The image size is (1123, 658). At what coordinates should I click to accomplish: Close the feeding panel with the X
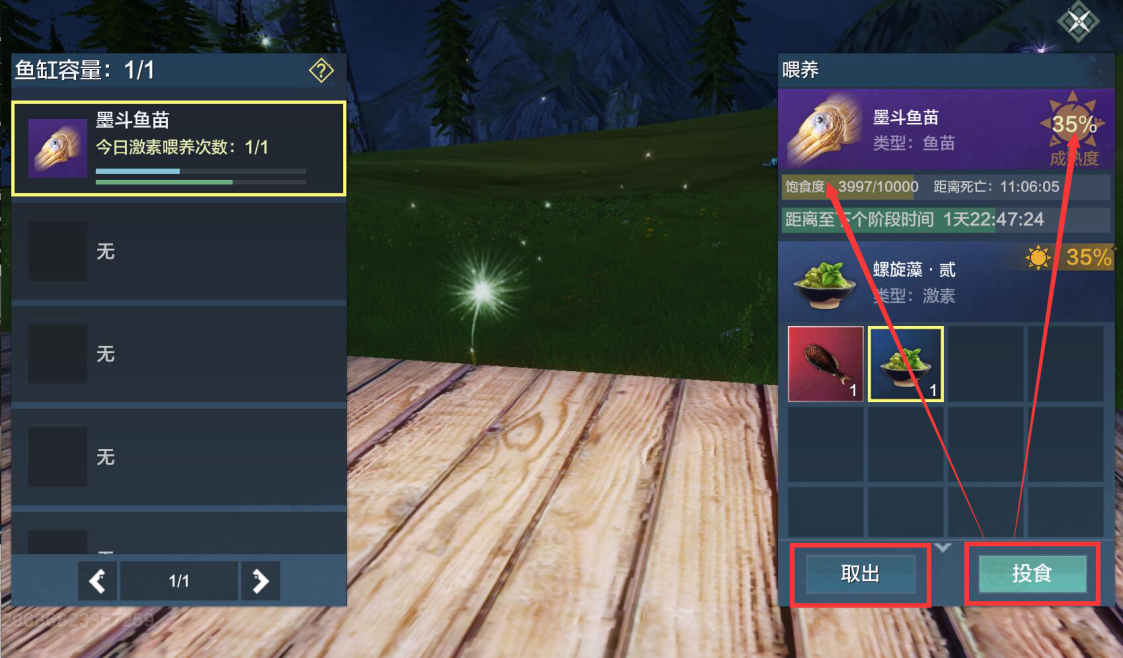tap(1079, 22)
